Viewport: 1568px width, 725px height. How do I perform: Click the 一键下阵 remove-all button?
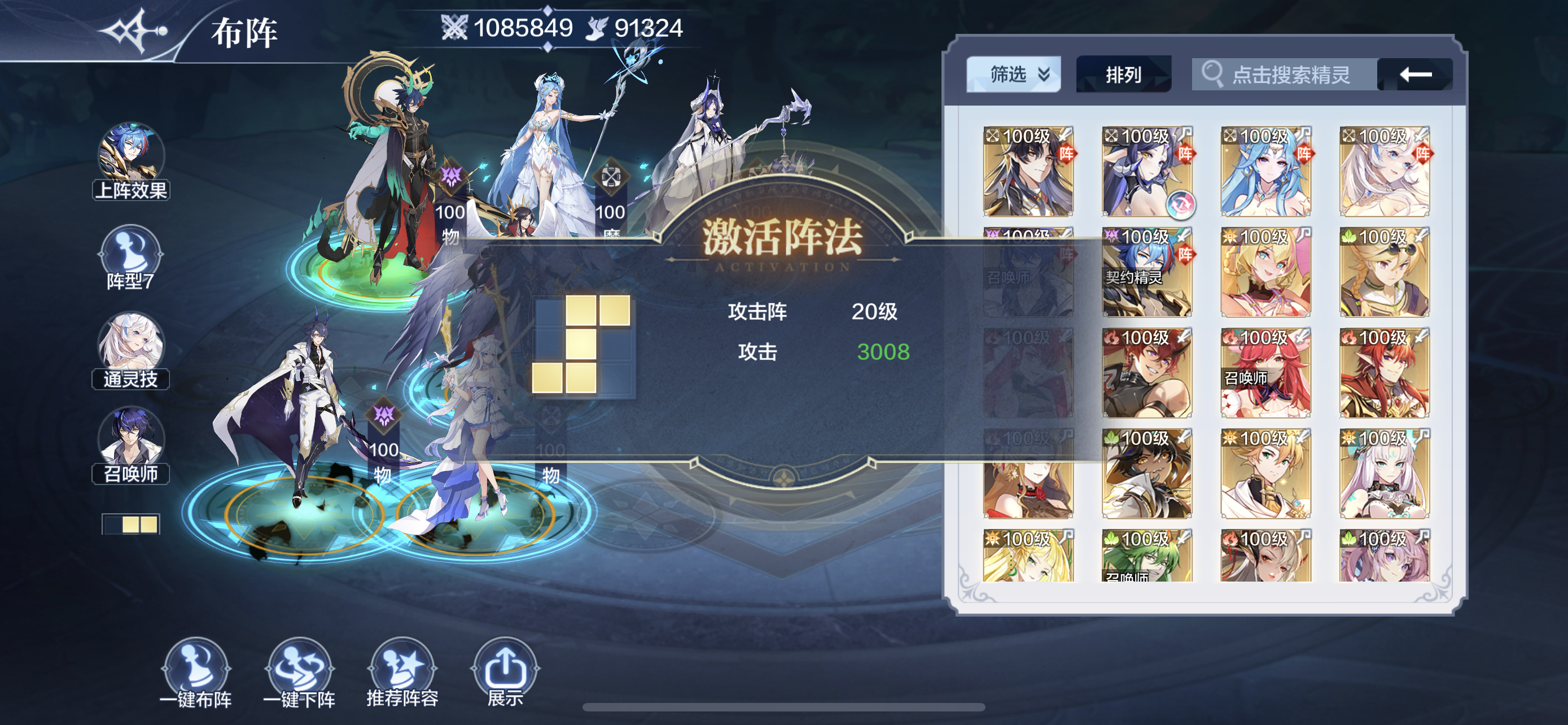300,672
